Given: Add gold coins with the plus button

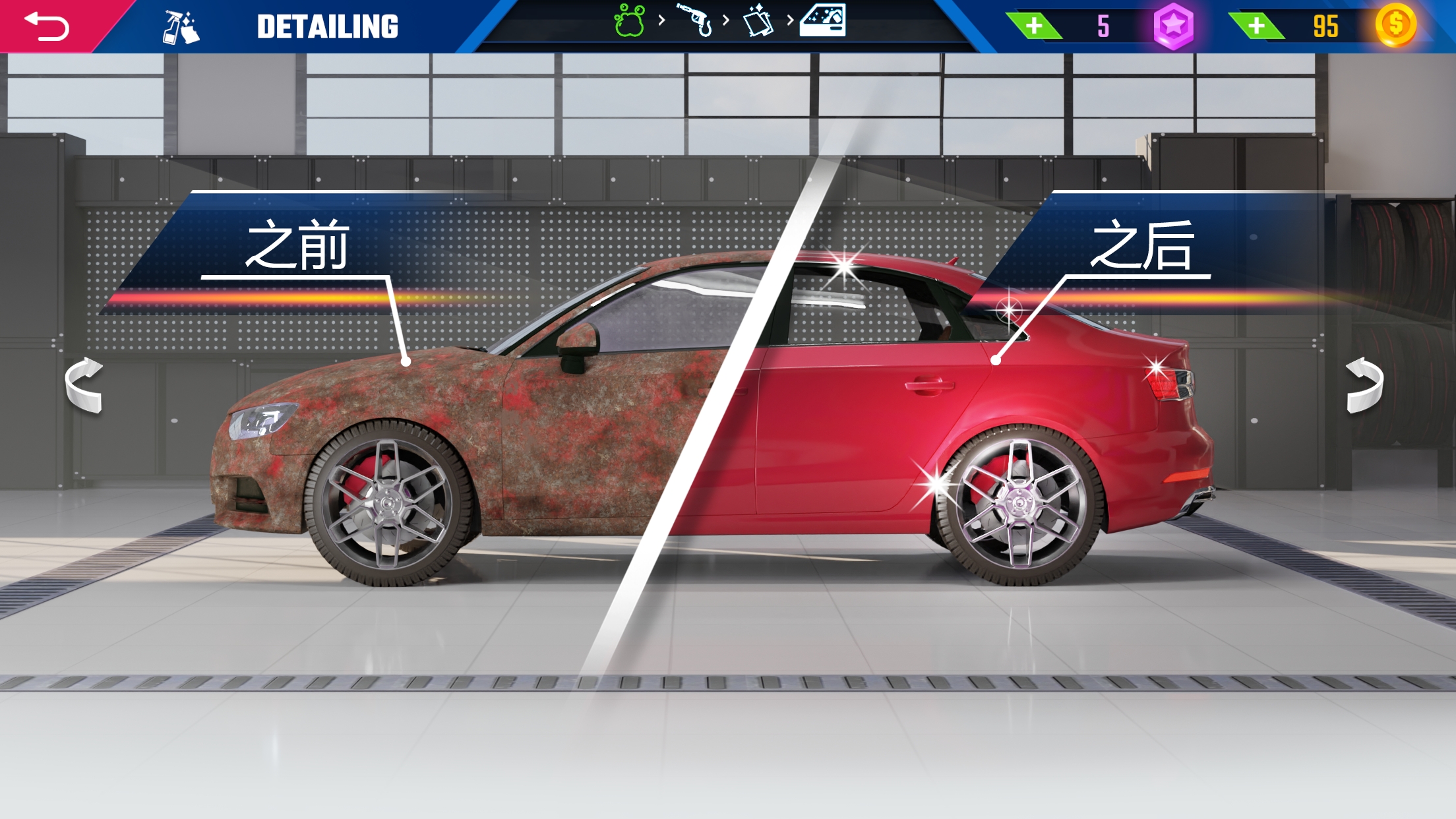Looking at the screenshot, I should point(1256,26).
